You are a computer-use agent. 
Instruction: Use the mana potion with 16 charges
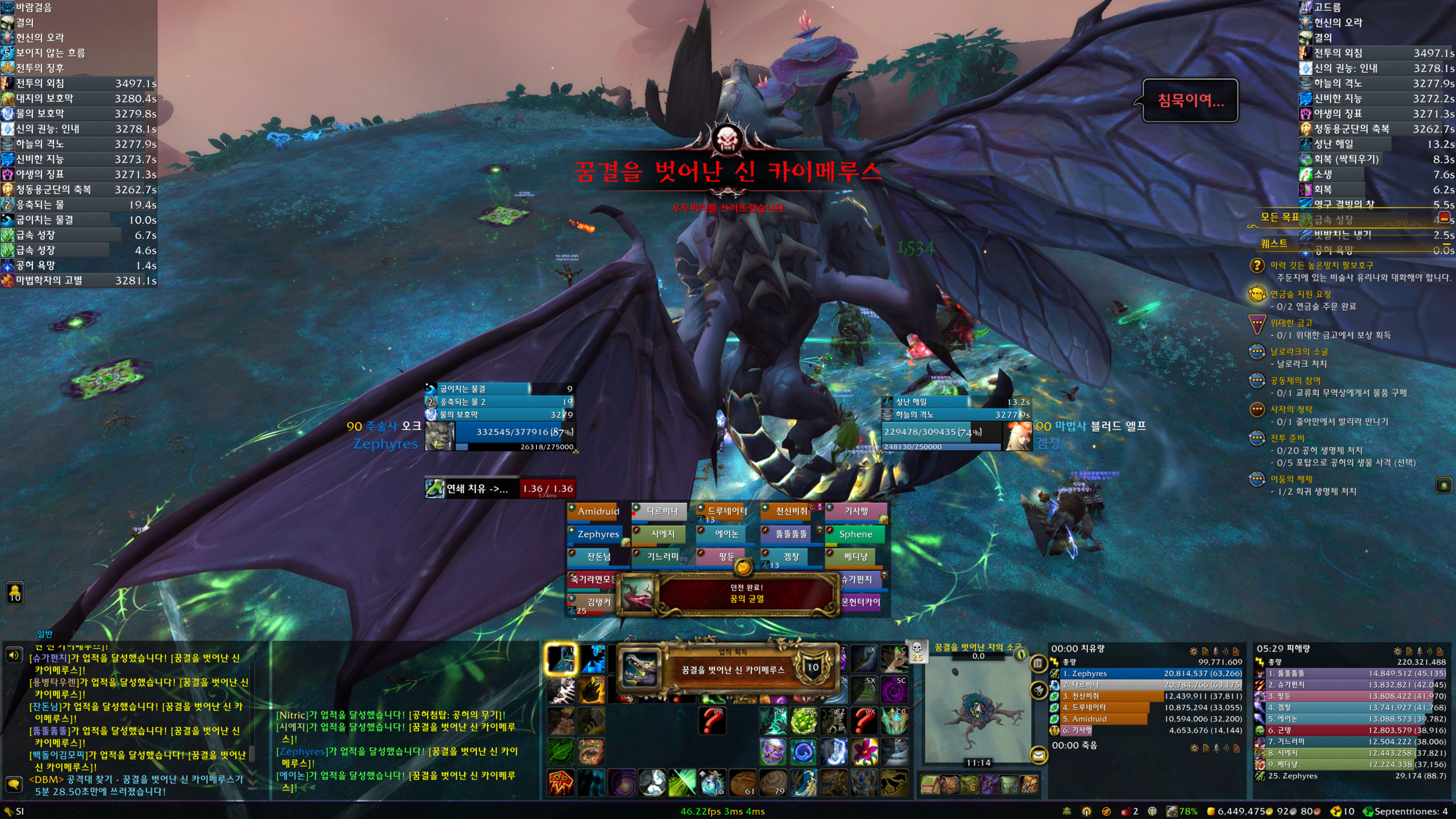[711, 783]
